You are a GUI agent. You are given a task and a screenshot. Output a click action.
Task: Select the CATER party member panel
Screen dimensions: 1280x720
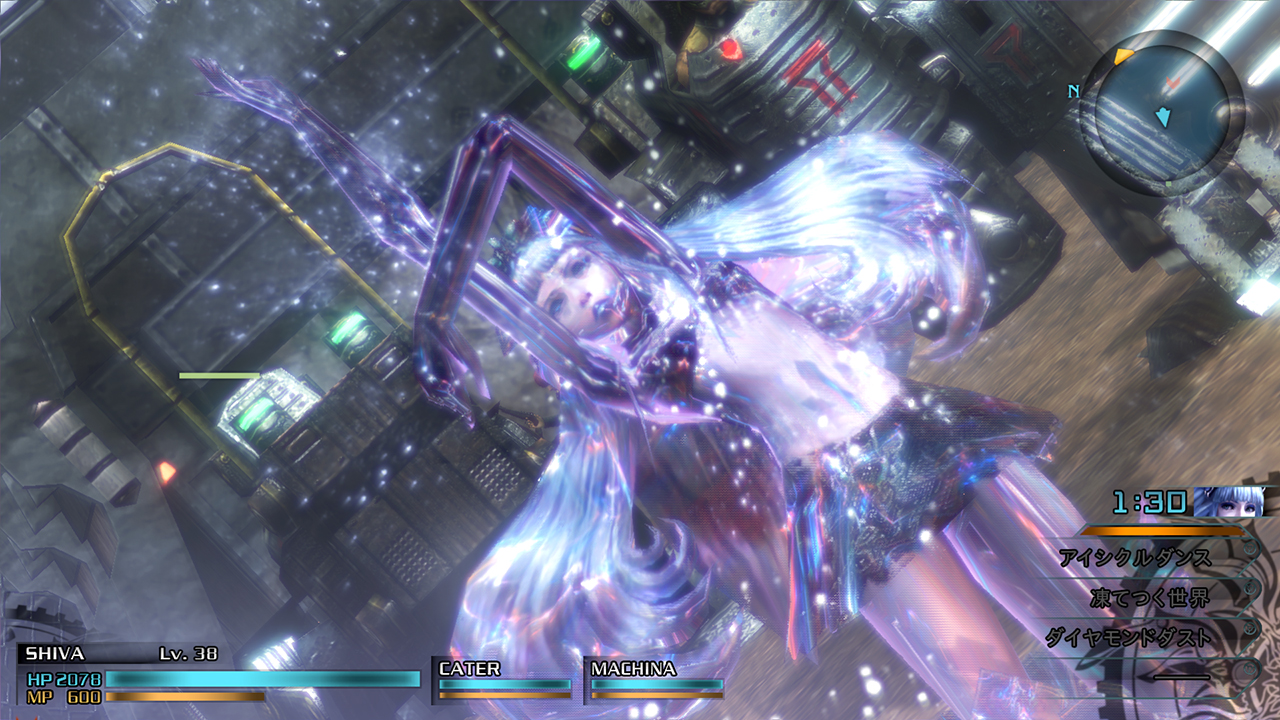(505, 678)
